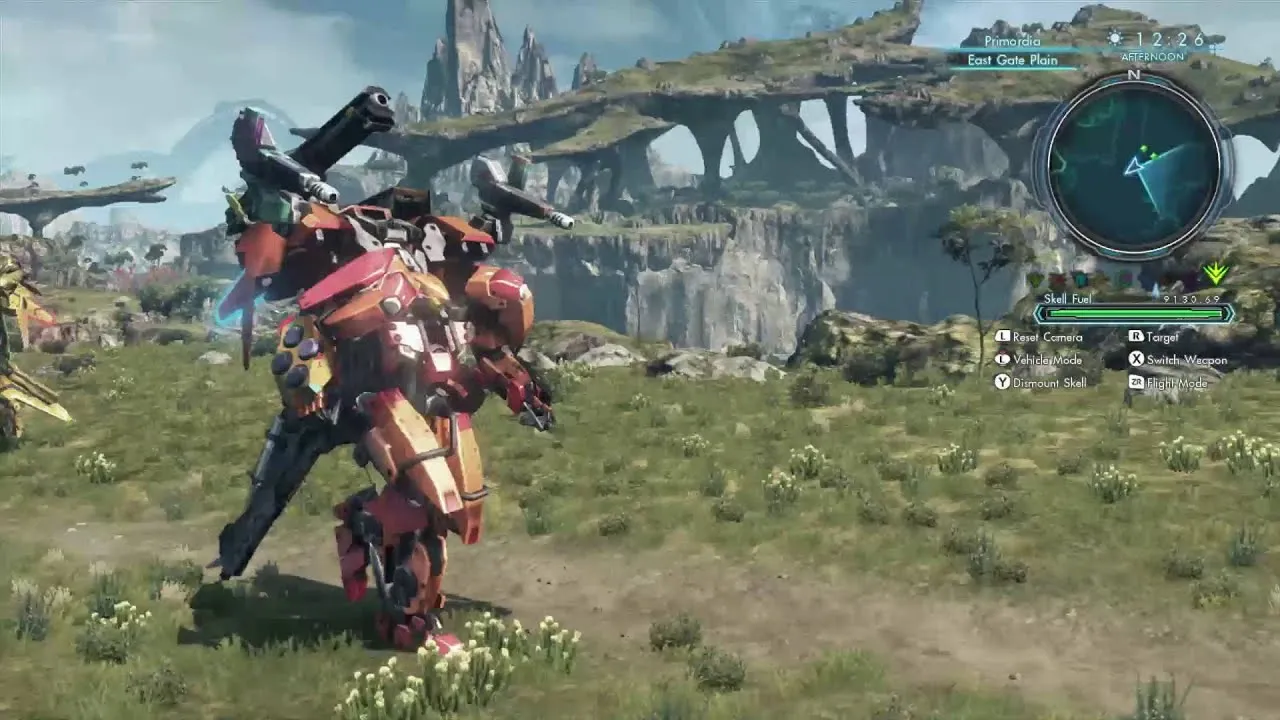The width and height of the screenshot is (1280, 720).
Task: Click the Skell Fuel gauge bar
Action: (1133, 314)
